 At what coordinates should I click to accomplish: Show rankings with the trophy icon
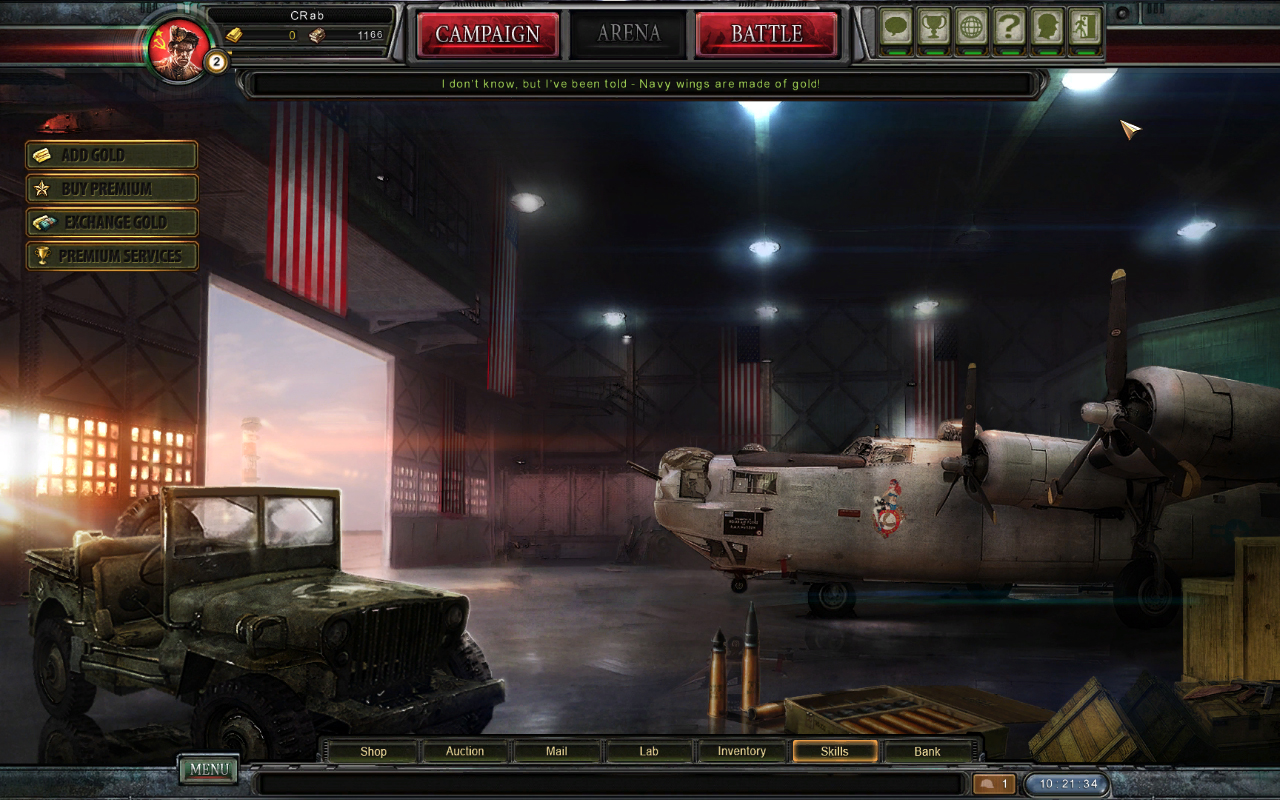[934, 27]
